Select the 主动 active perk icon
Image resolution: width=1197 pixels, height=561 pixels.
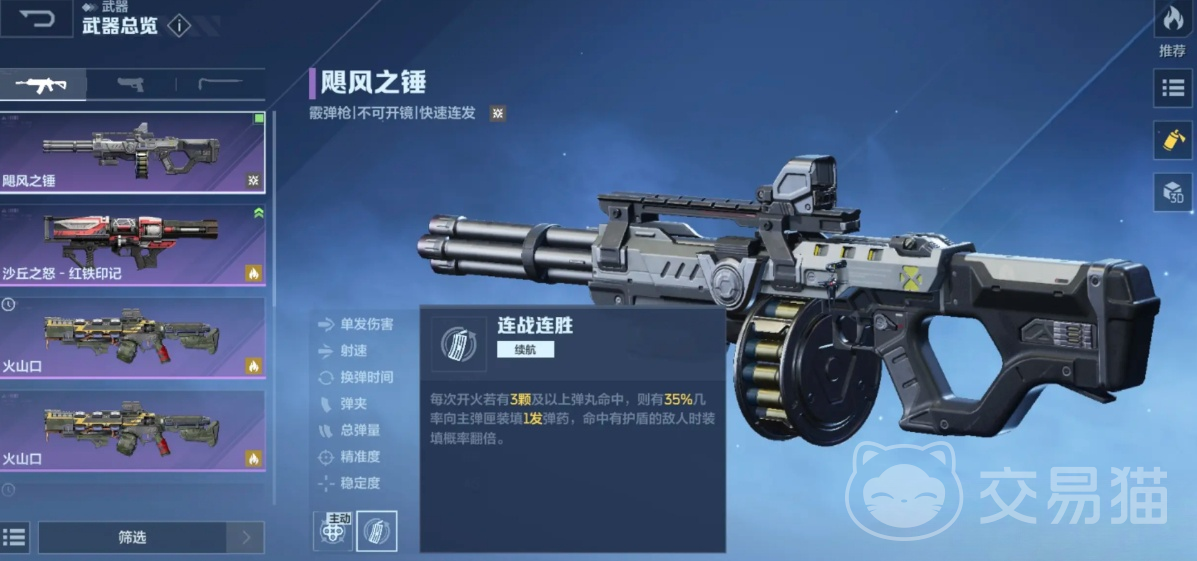(x=333, y=531)
